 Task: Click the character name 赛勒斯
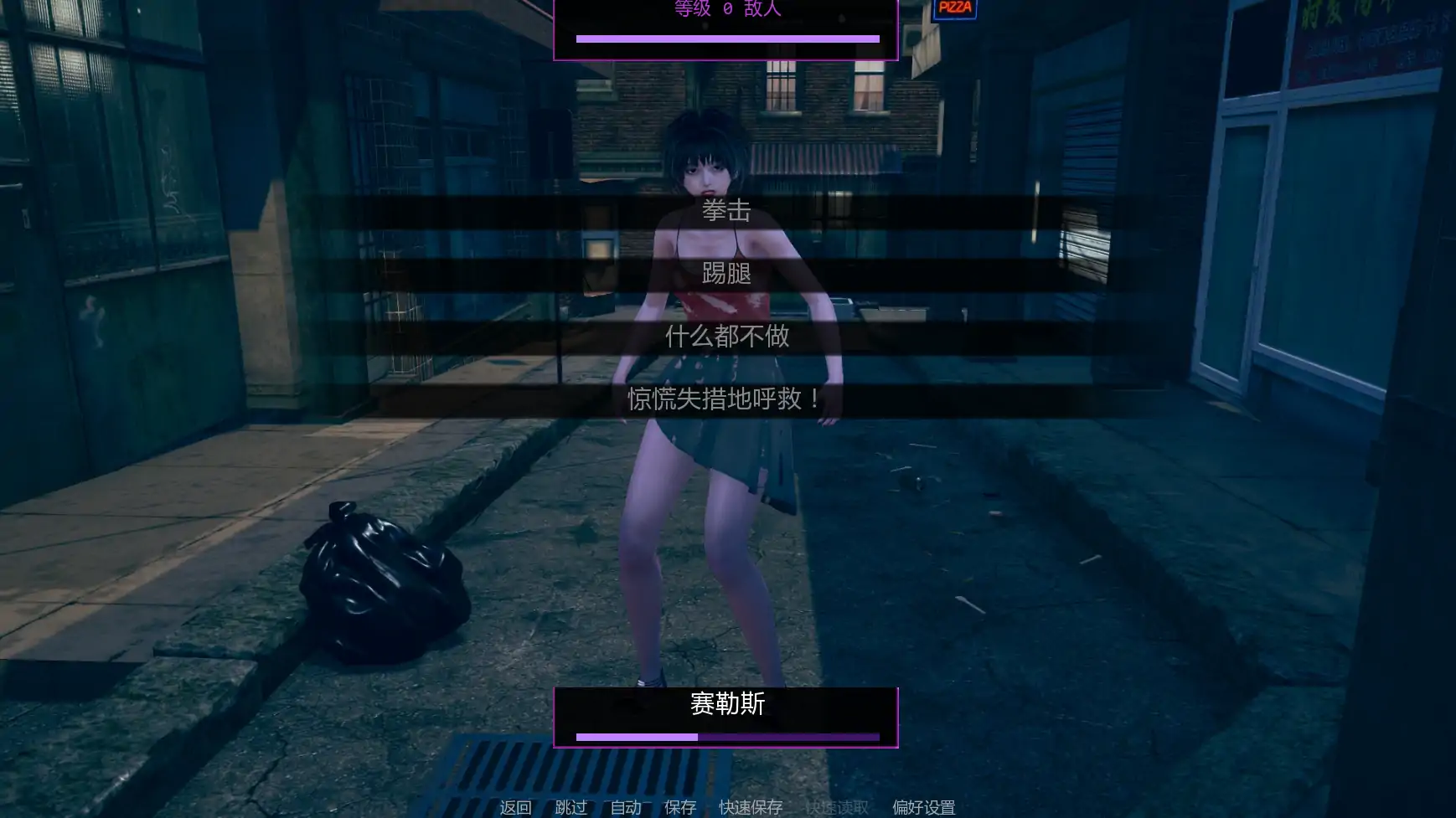pyautogui.click(x=727, y=706)
